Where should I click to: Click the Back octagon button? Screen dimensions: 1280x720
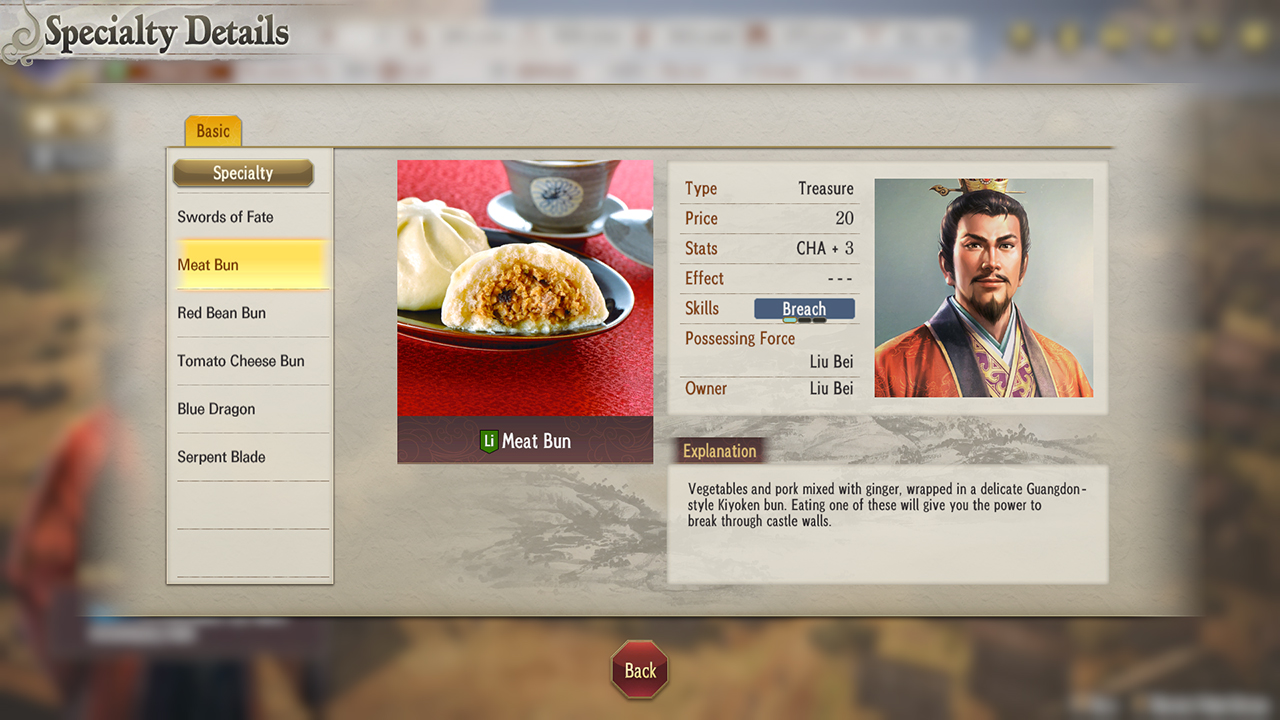click(639, 671)
